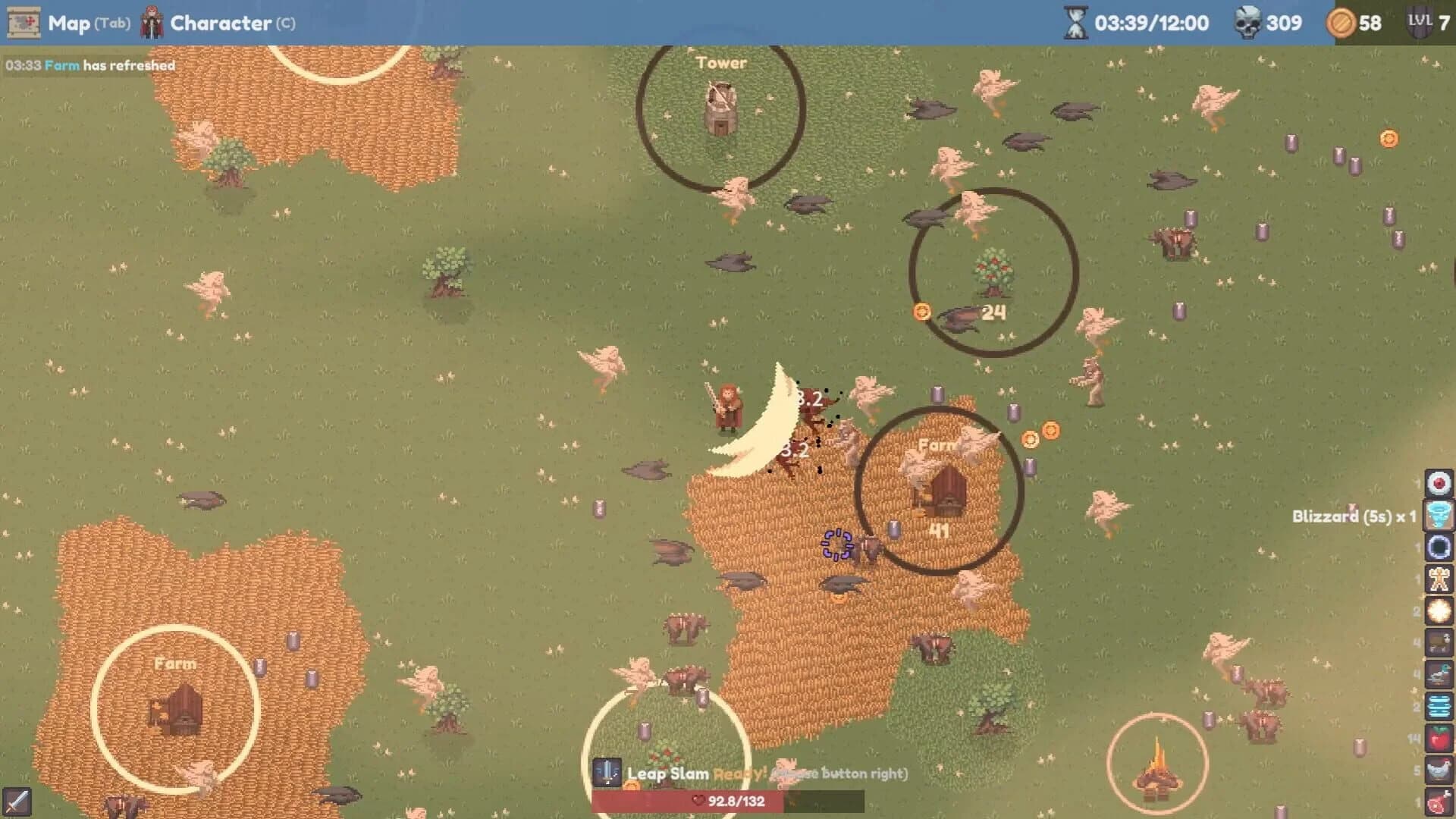Click the brush icon in bottom-left corner
Viewport: 1456px width, 819px height.
tap(17, 802)
